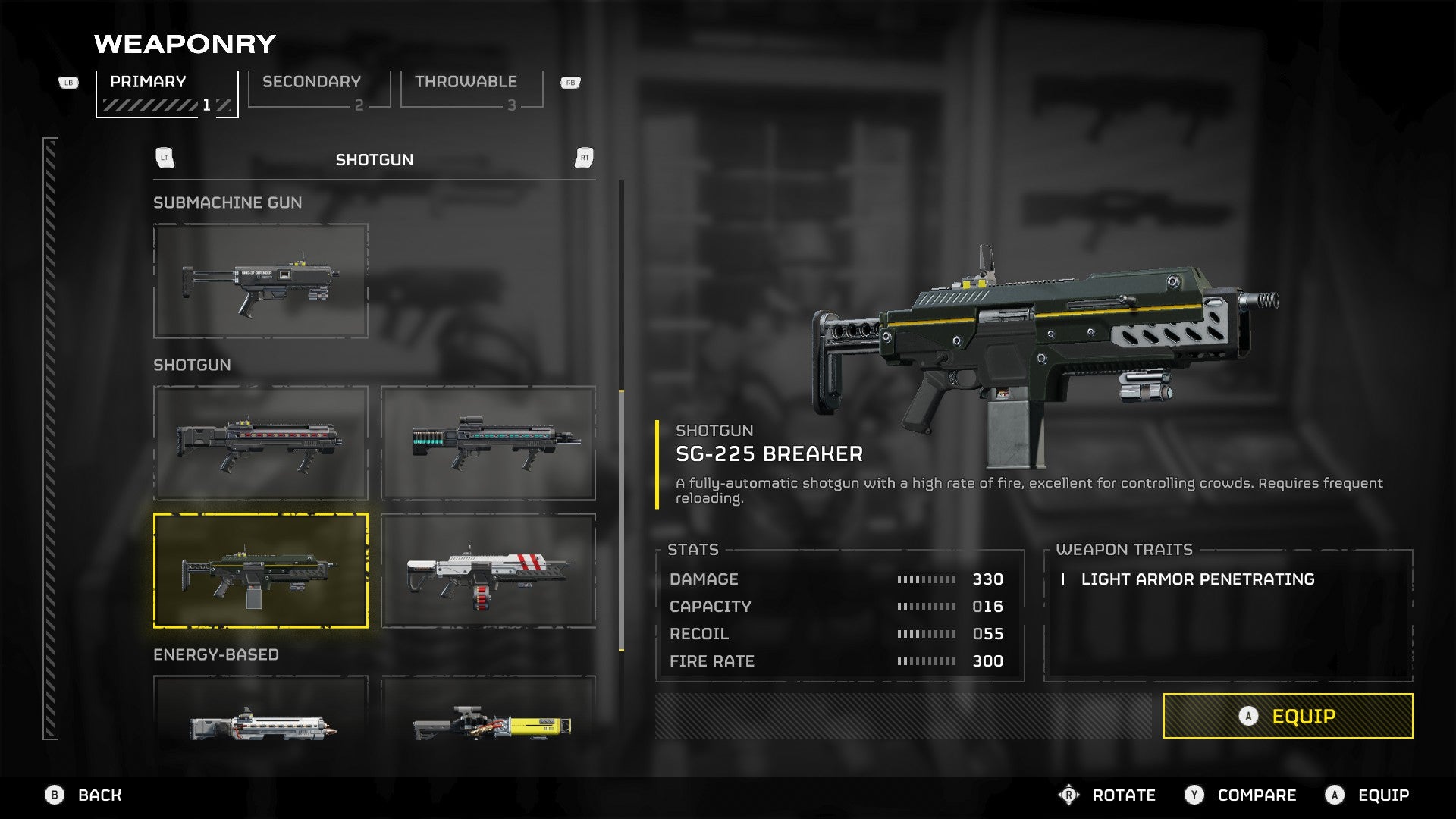Select the Throwable tab
The width and height of the screenshot is (1456, 819).
(x=471, y=91)
